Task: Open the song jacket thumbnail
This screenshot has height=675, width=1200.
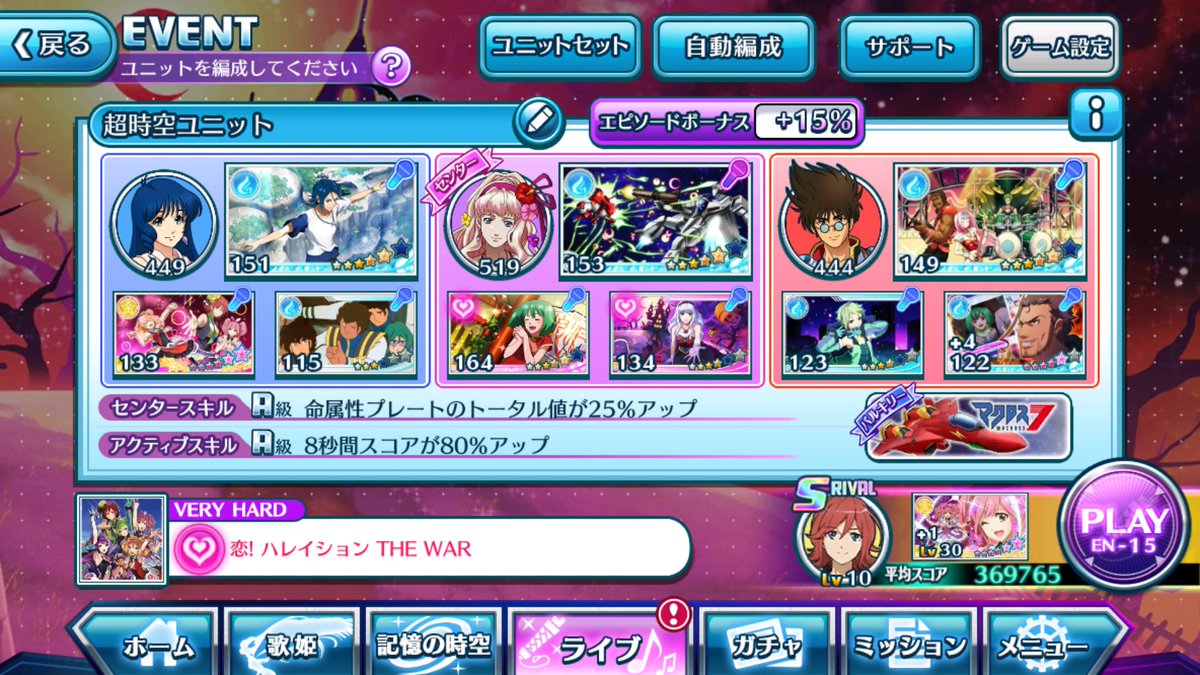Action: [121, 539]
